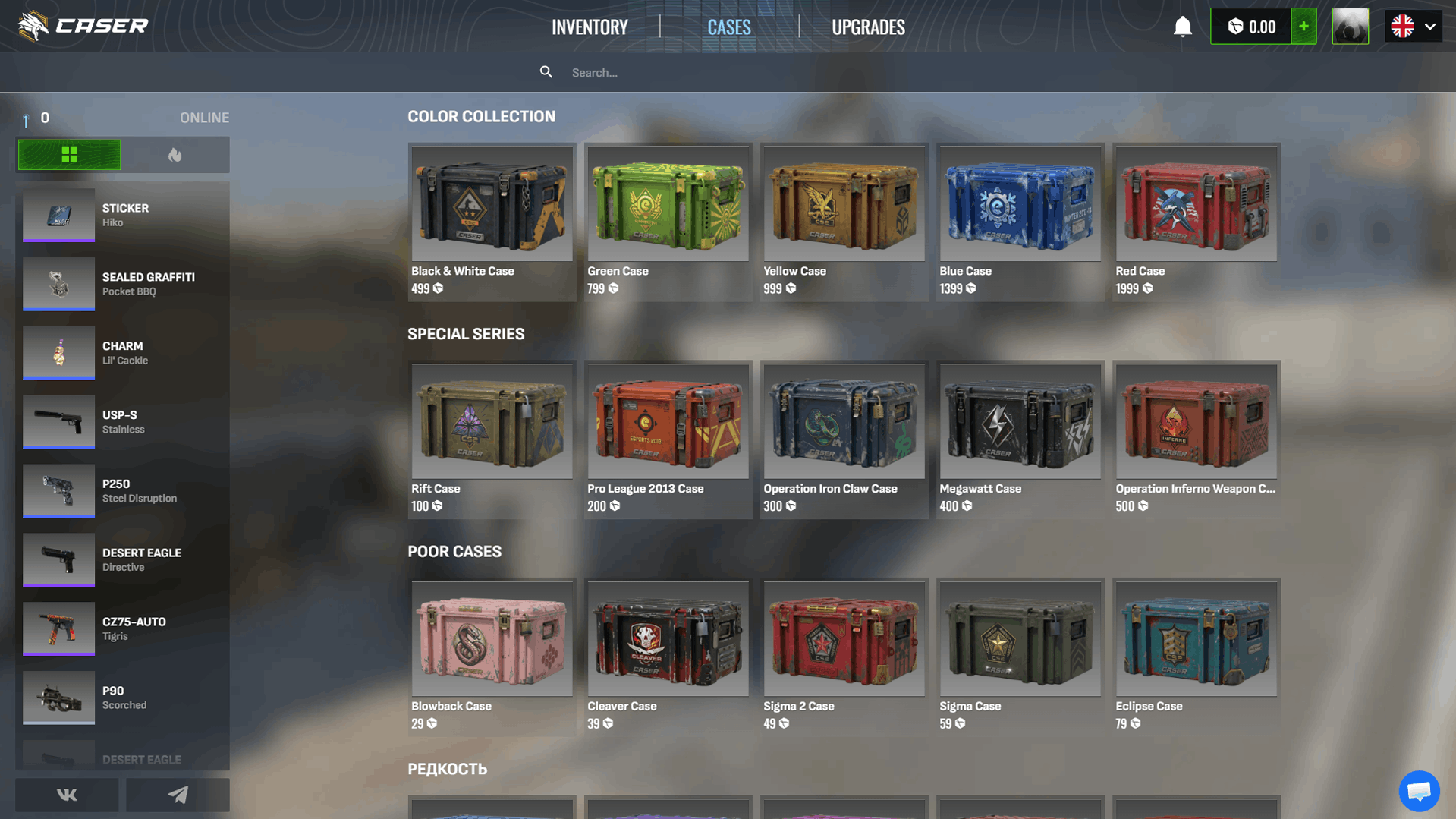Click the Telegram share icon

pos(178,794)
